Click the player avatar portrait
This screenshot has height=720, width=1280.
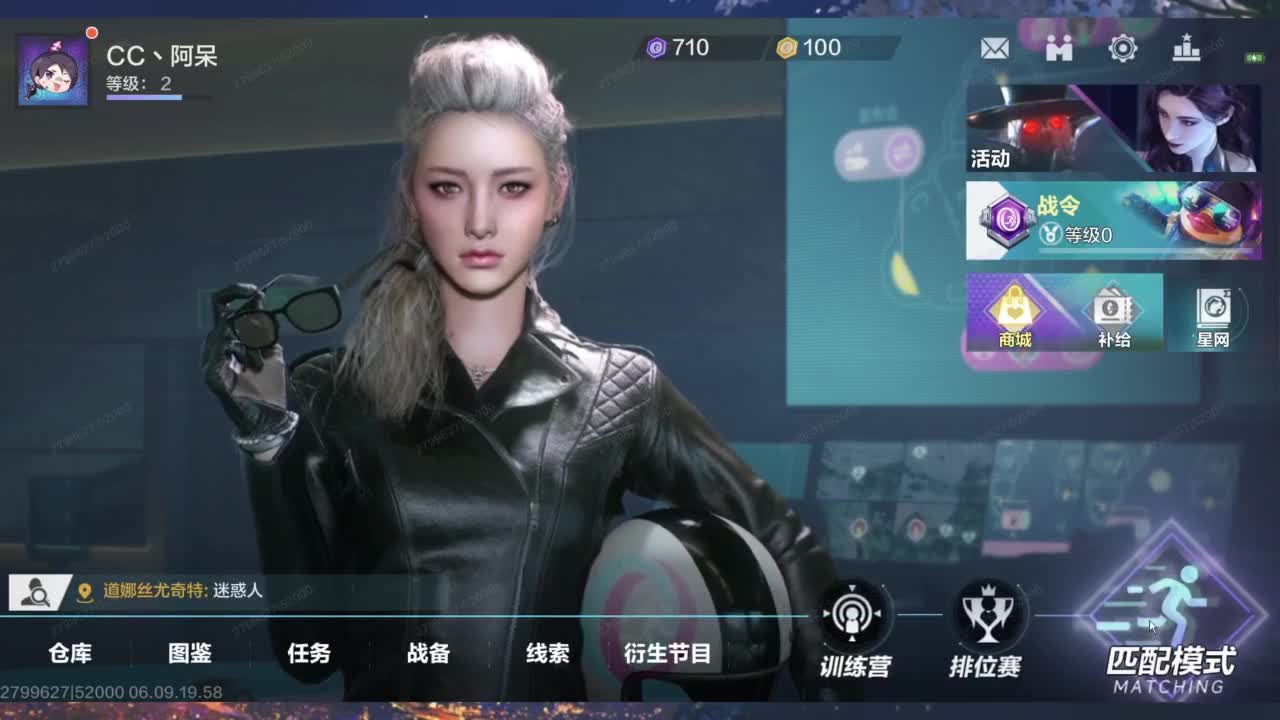tap(52, 67)
